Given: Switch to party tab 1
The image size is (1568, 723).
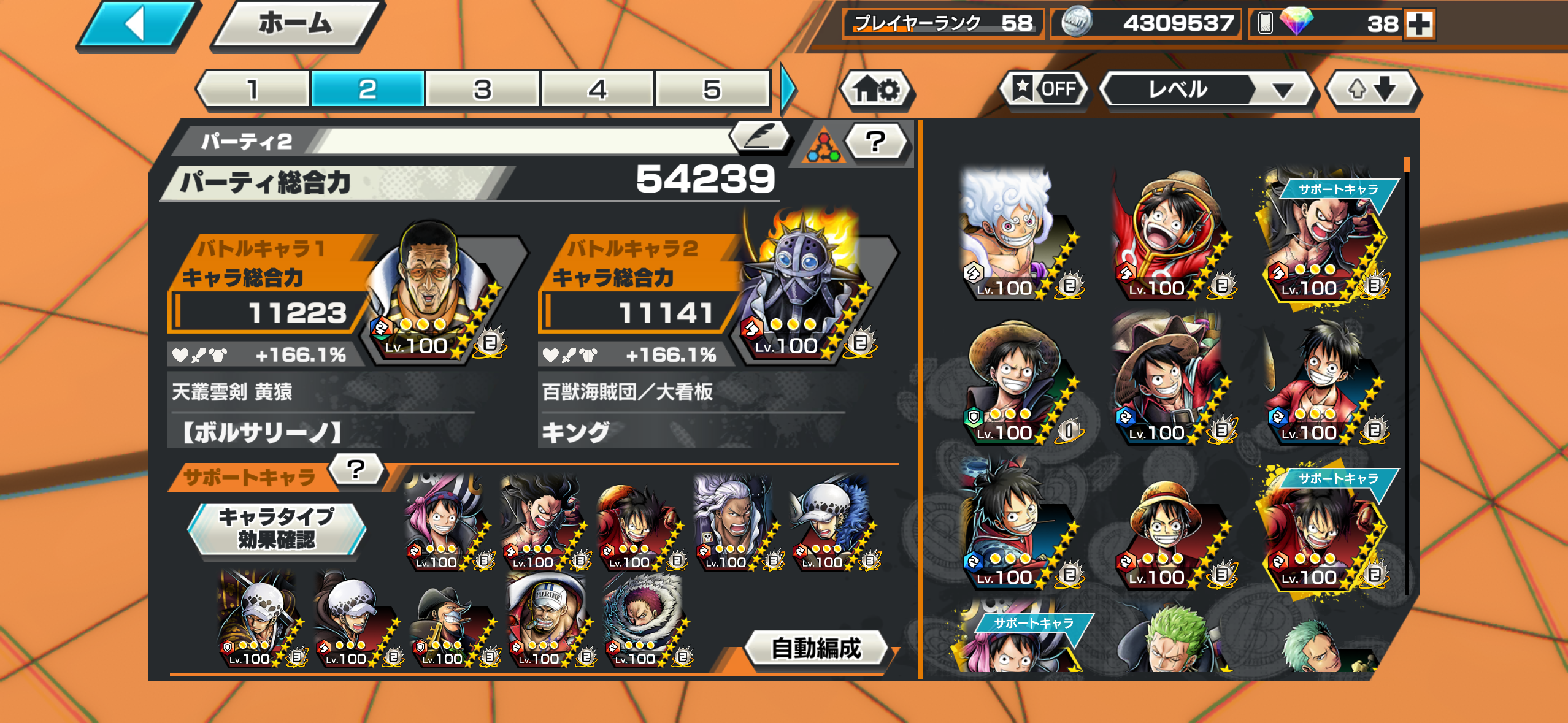Looking at the screenshot, I should pyautogui.click(x=253, y=90).
